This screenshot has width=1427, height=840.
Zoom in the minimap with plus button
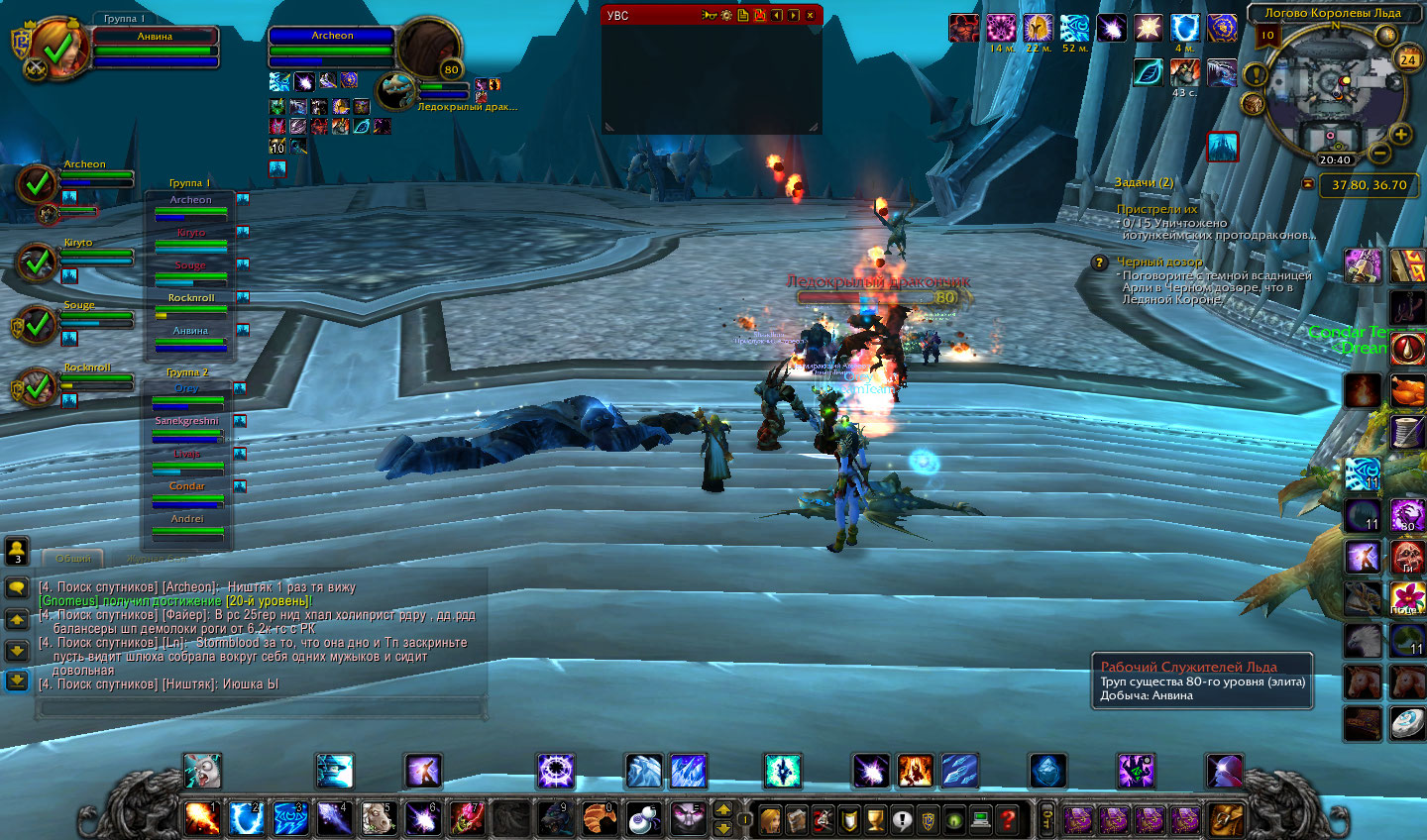[1400, 134]
